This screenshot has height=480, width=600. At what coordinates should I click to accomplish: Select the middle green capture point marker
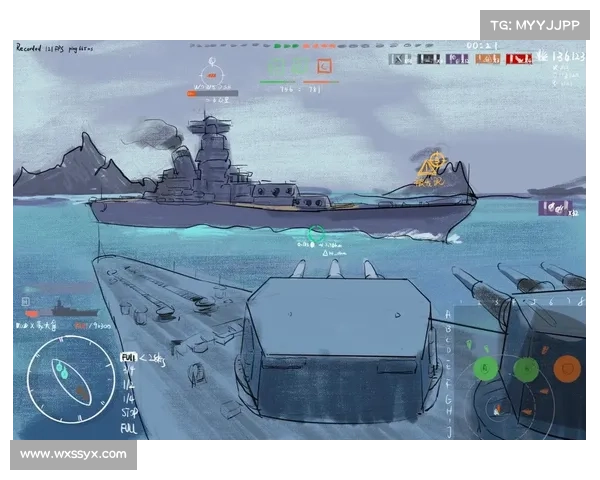click(525, 368)
